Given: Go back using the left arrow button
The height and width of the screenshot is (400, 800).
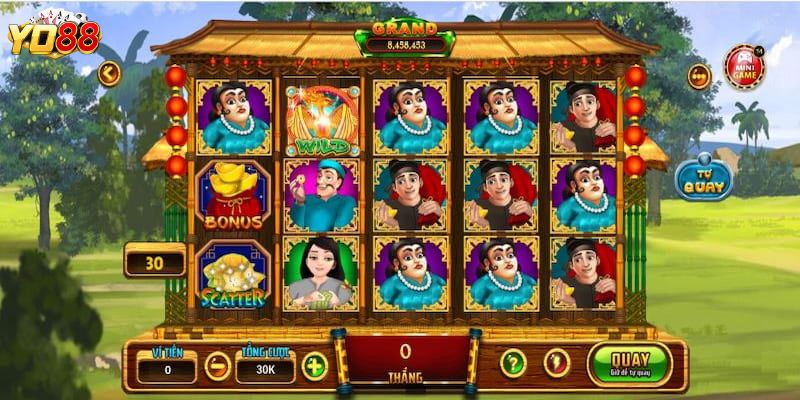Looking at the screenshot, I should 109,72.
